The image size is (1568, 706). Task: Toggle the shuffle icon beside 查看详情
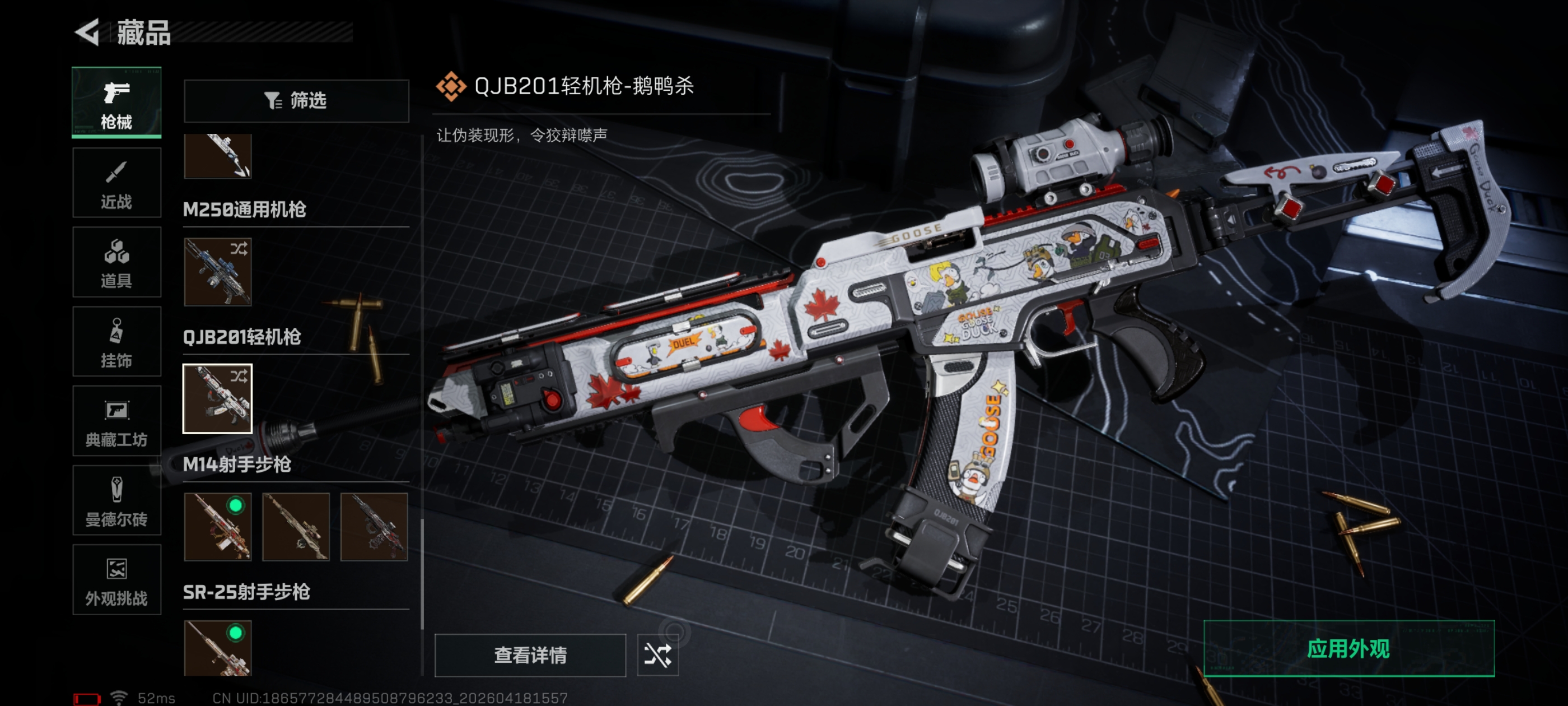point(657,656)
